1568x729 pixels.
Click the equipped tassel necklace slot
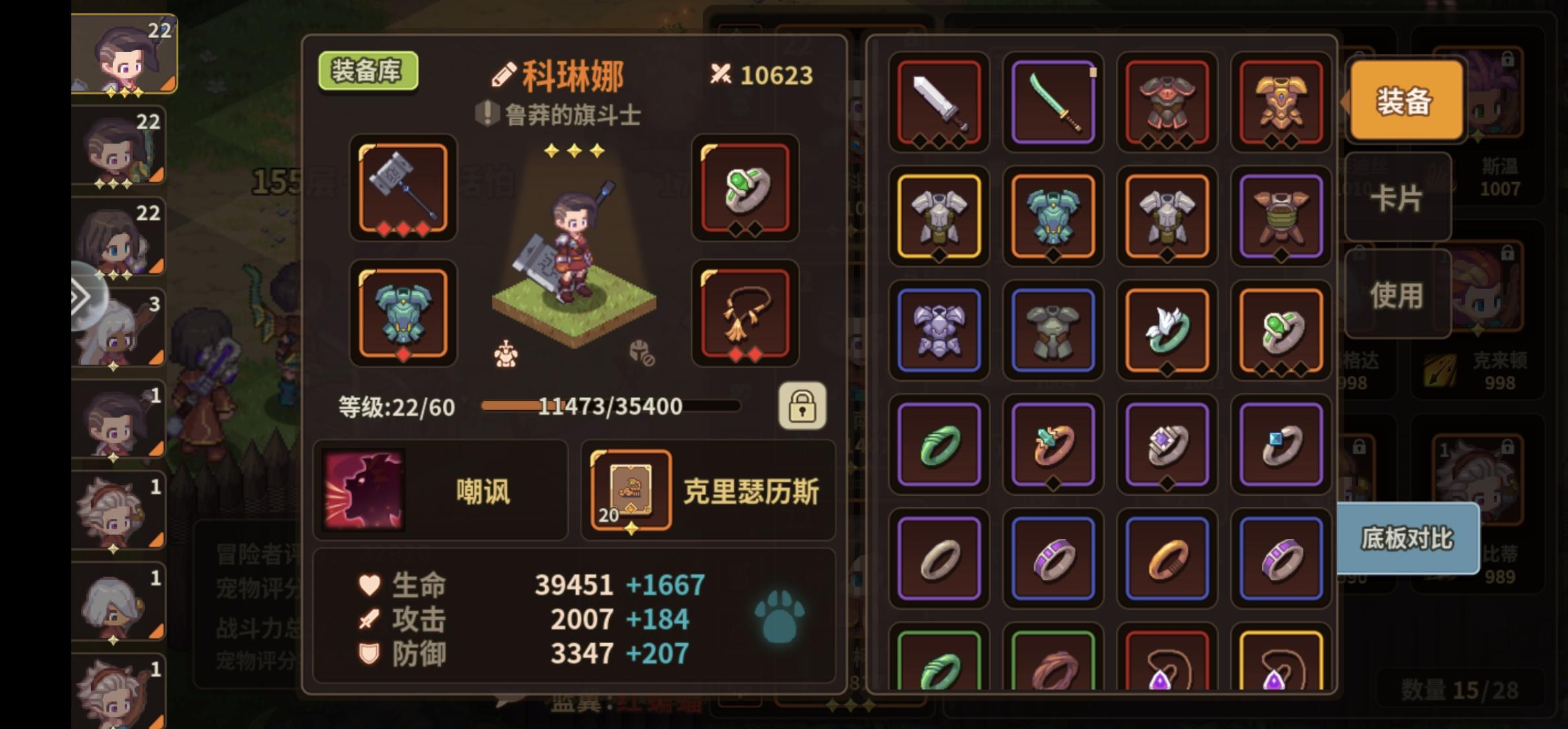click(746, 313)
